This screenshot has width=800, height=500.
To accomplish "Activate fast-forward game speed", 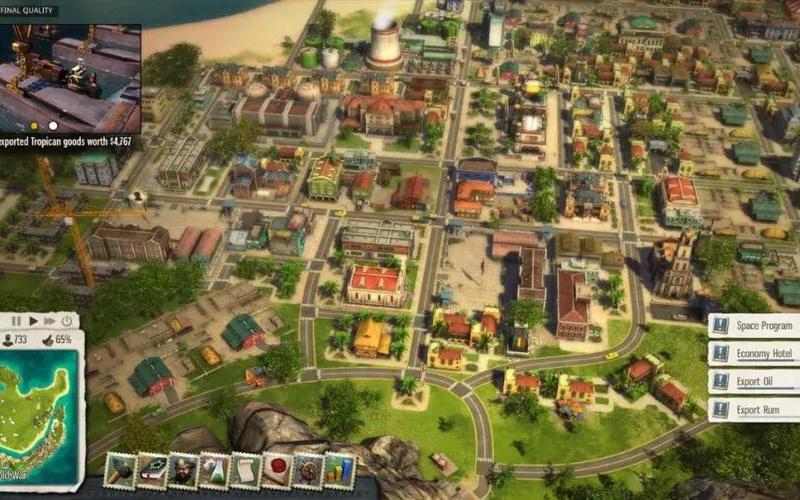I will (49, 321).
